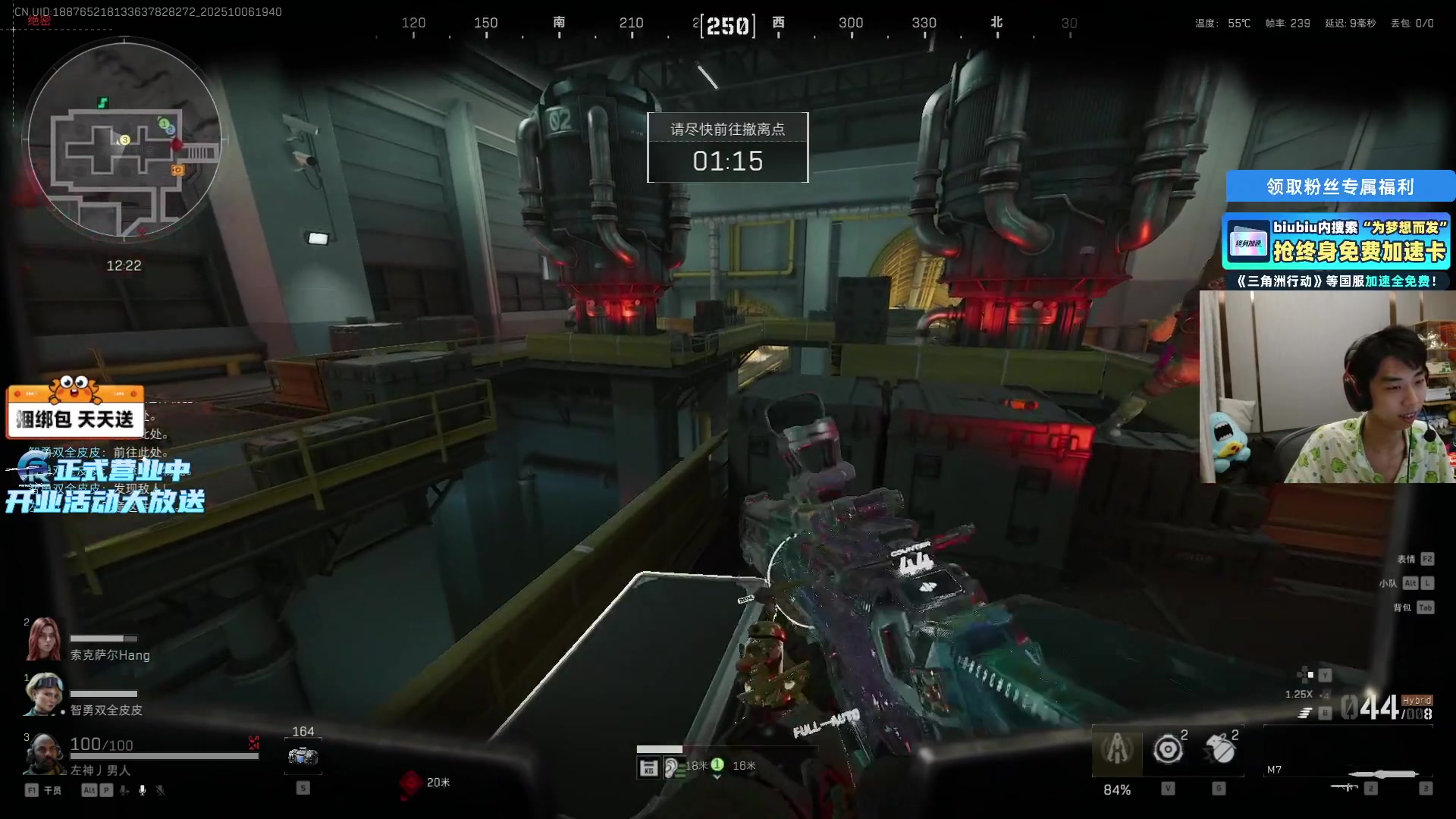Click the biubiu 抢终身免费加速卡 ad banner
The image size is (1456, 819).
tap(1336, 242)
